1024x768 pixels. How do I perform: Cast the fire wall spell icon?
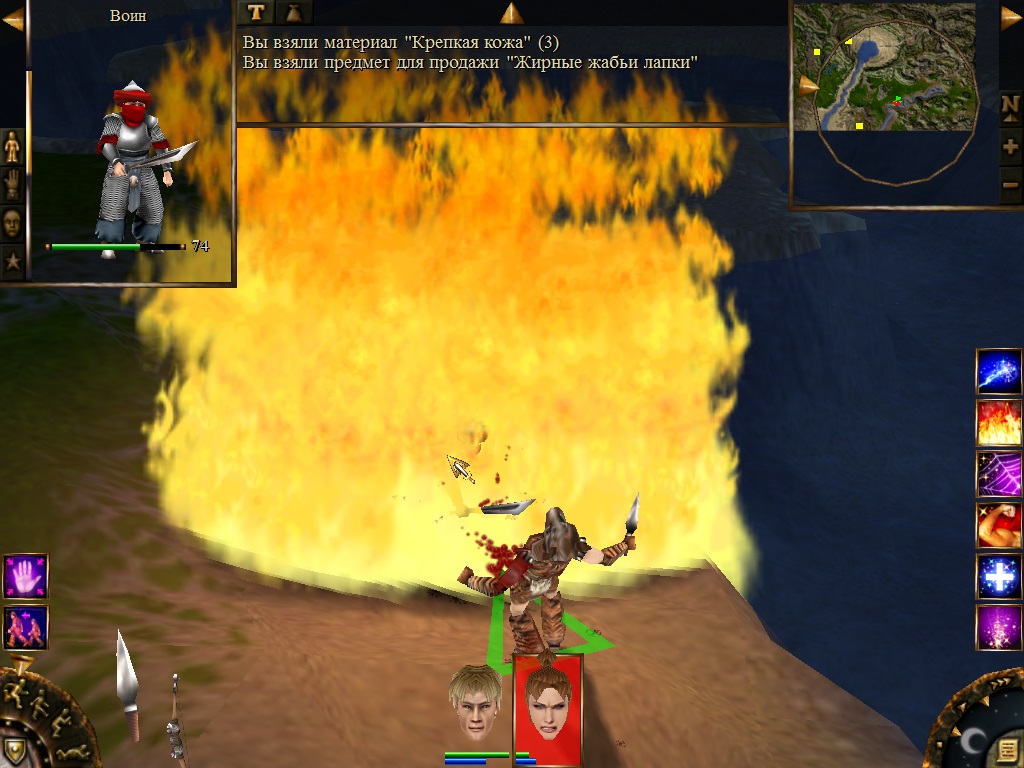tap(999, 422)
